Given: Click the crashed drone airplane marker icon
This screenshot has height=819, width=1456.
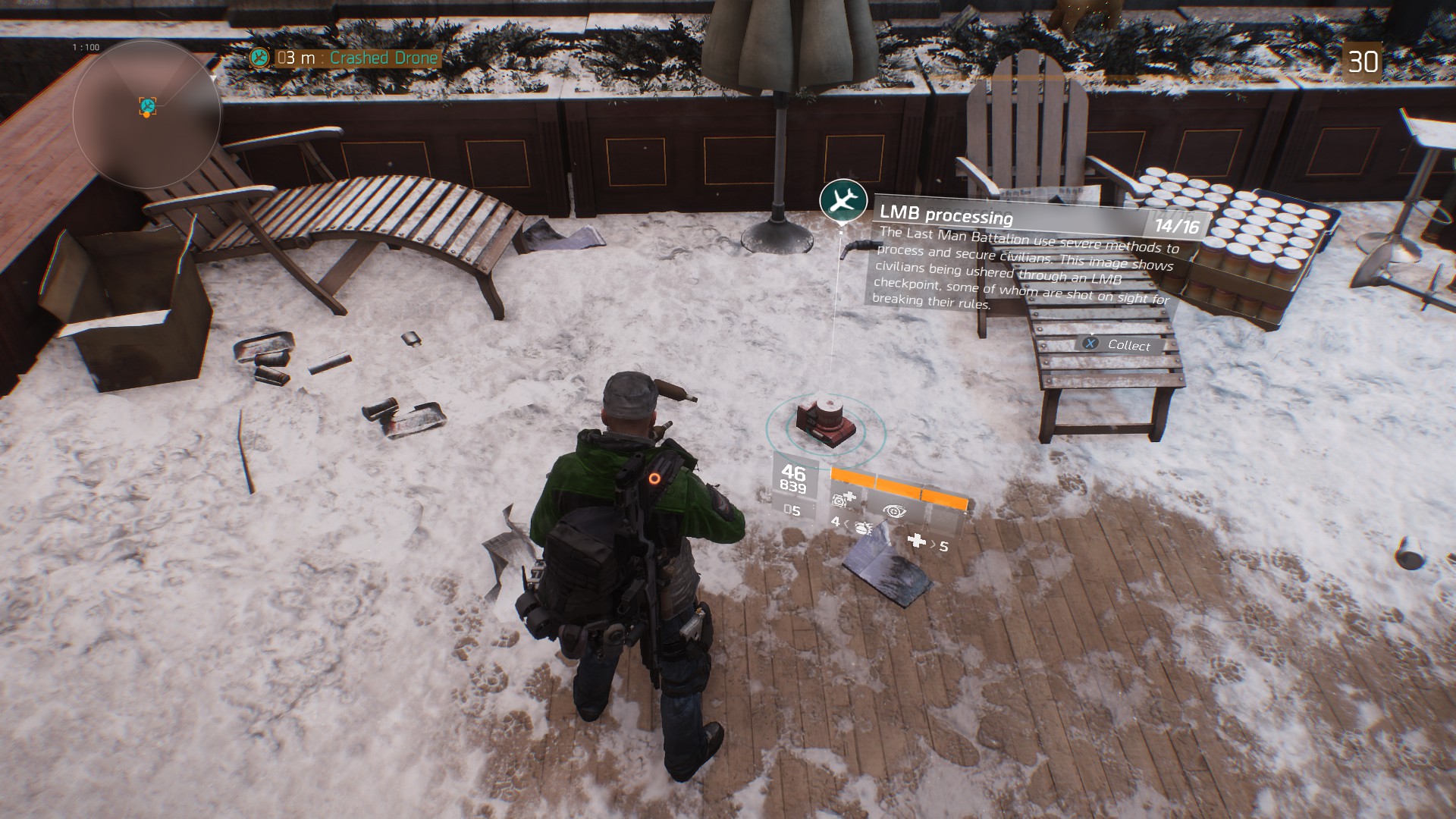Looking at the screenshot, I should (843, 200).
